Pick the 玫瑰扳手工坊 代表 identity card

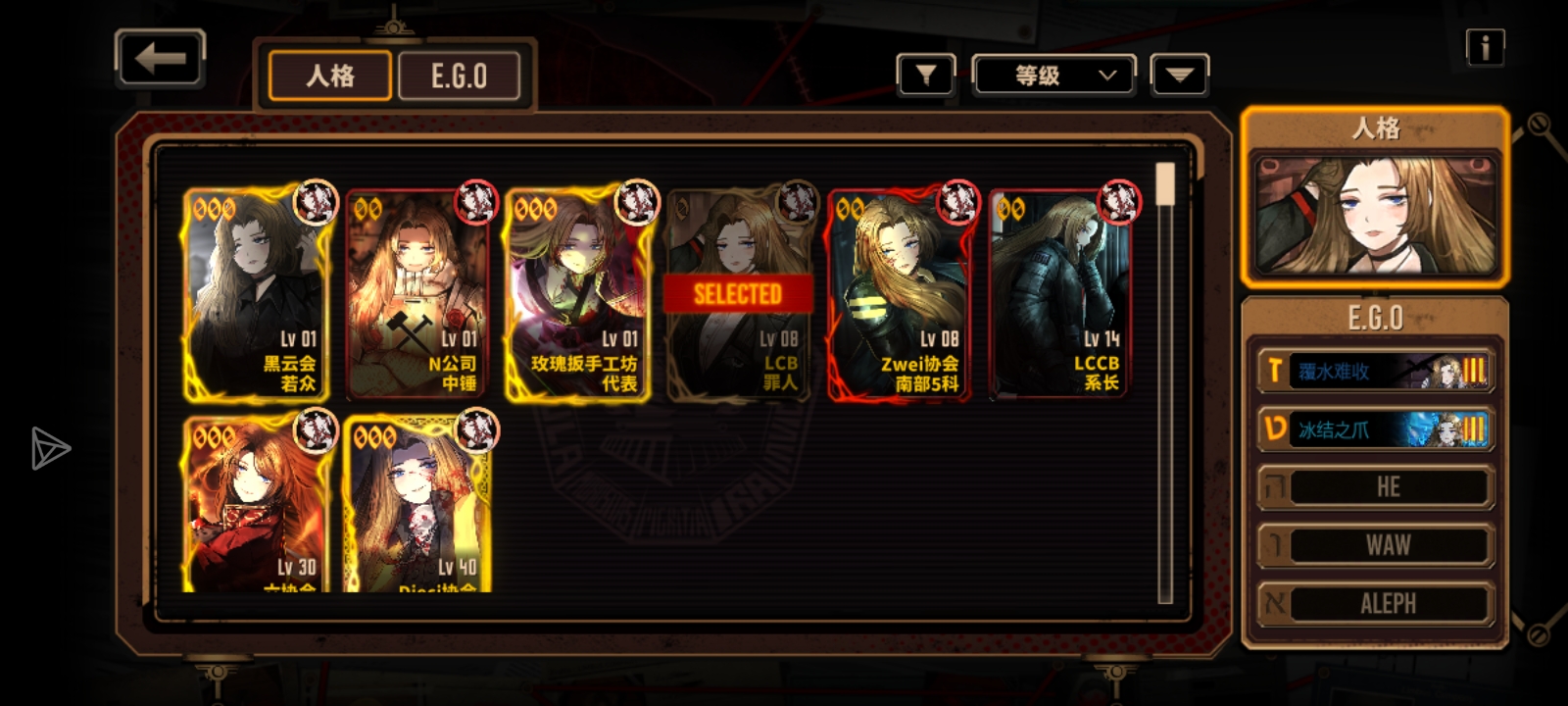point(578,294)
